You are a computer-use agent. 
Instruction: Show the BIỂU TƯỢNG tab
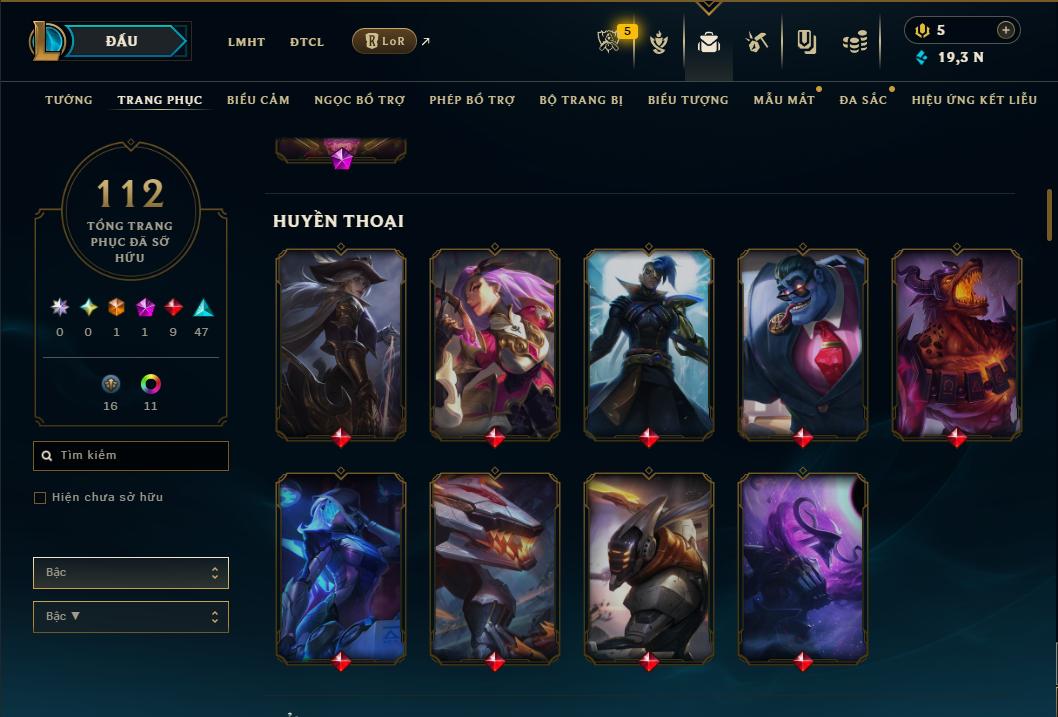688,100
